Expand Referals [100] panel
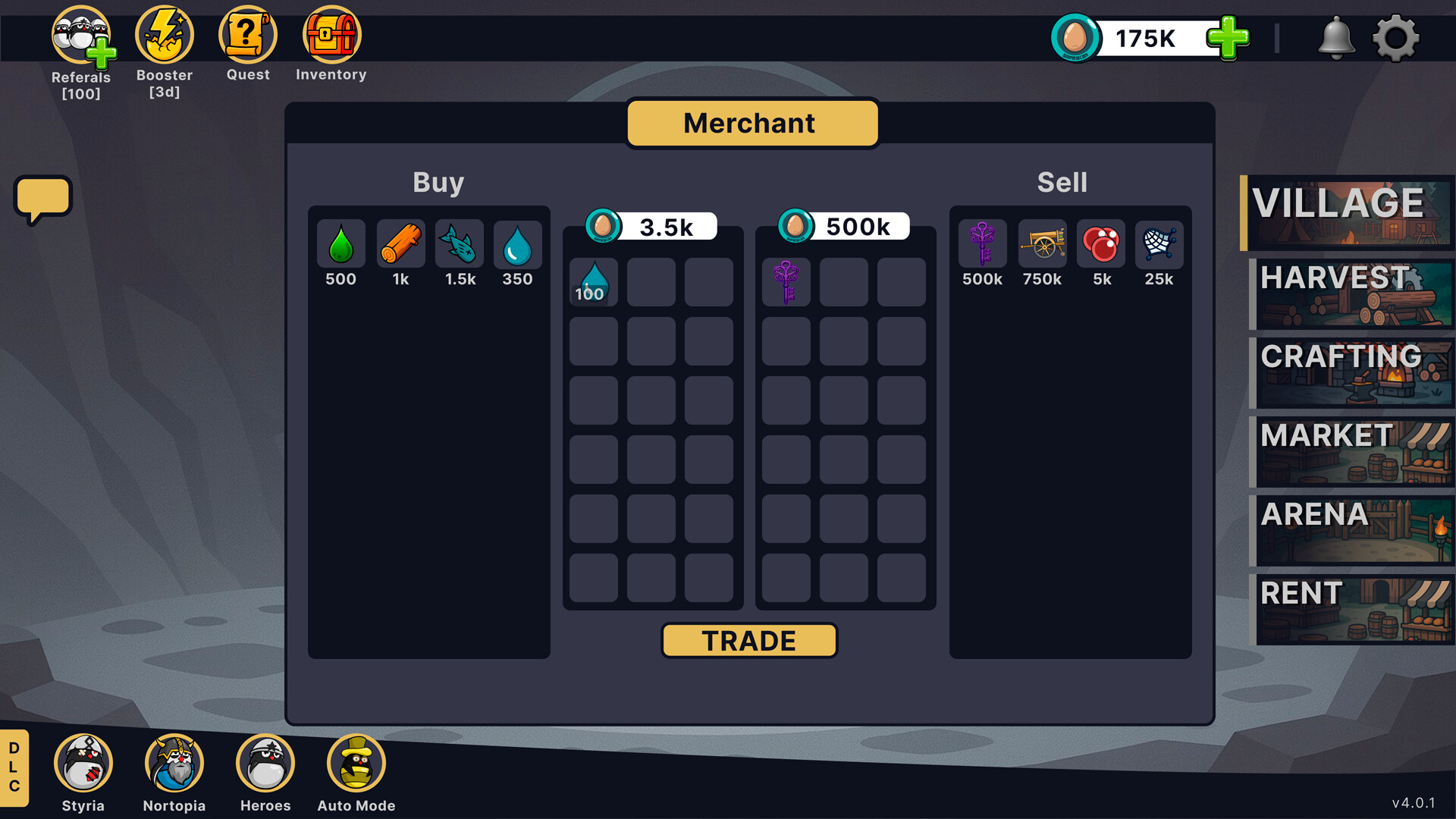The image size is (1456, 819). (81, 33)
